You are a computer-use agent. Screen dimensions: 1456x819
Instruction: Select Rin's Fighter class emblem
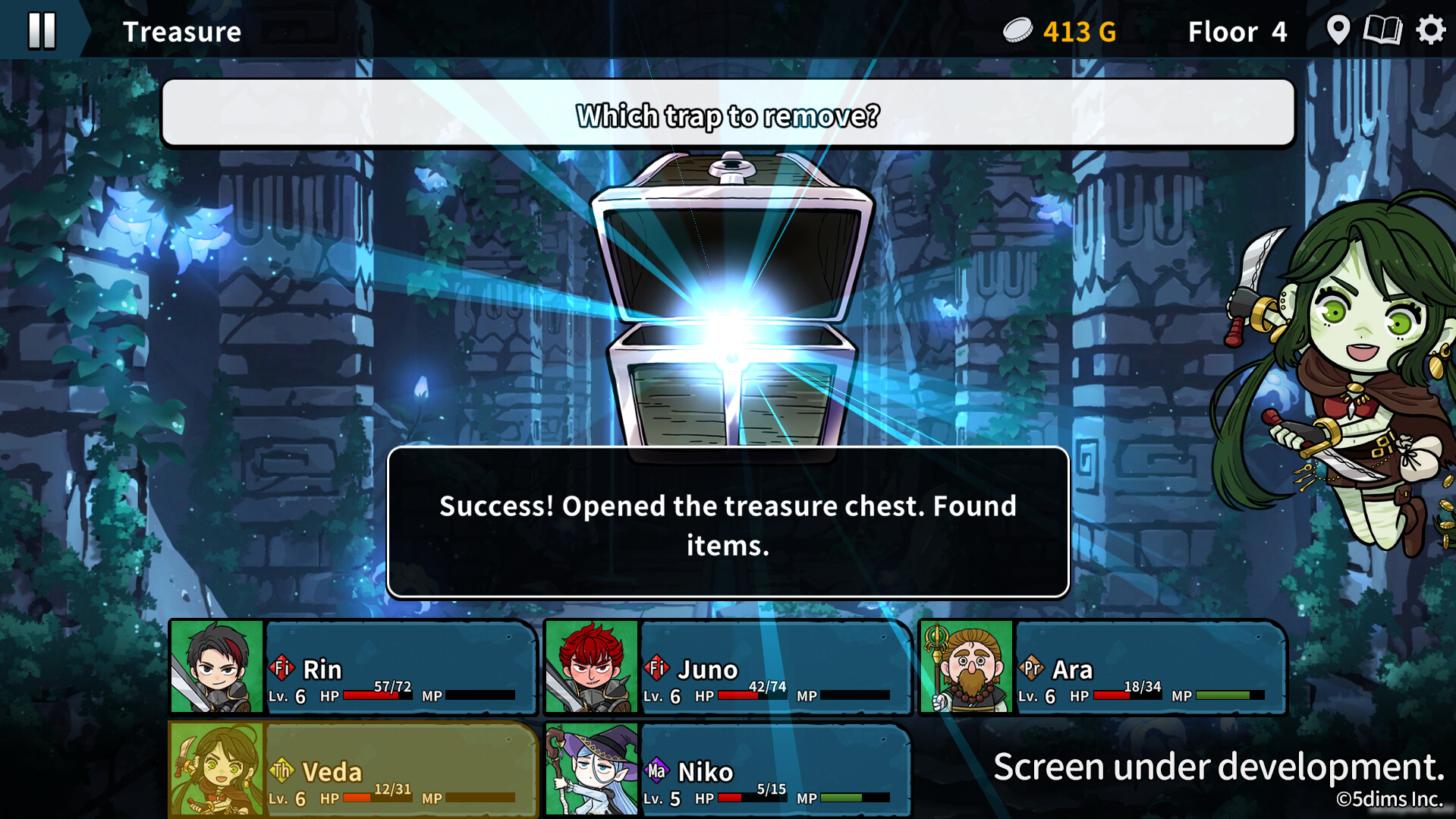(x=281, y=669)
